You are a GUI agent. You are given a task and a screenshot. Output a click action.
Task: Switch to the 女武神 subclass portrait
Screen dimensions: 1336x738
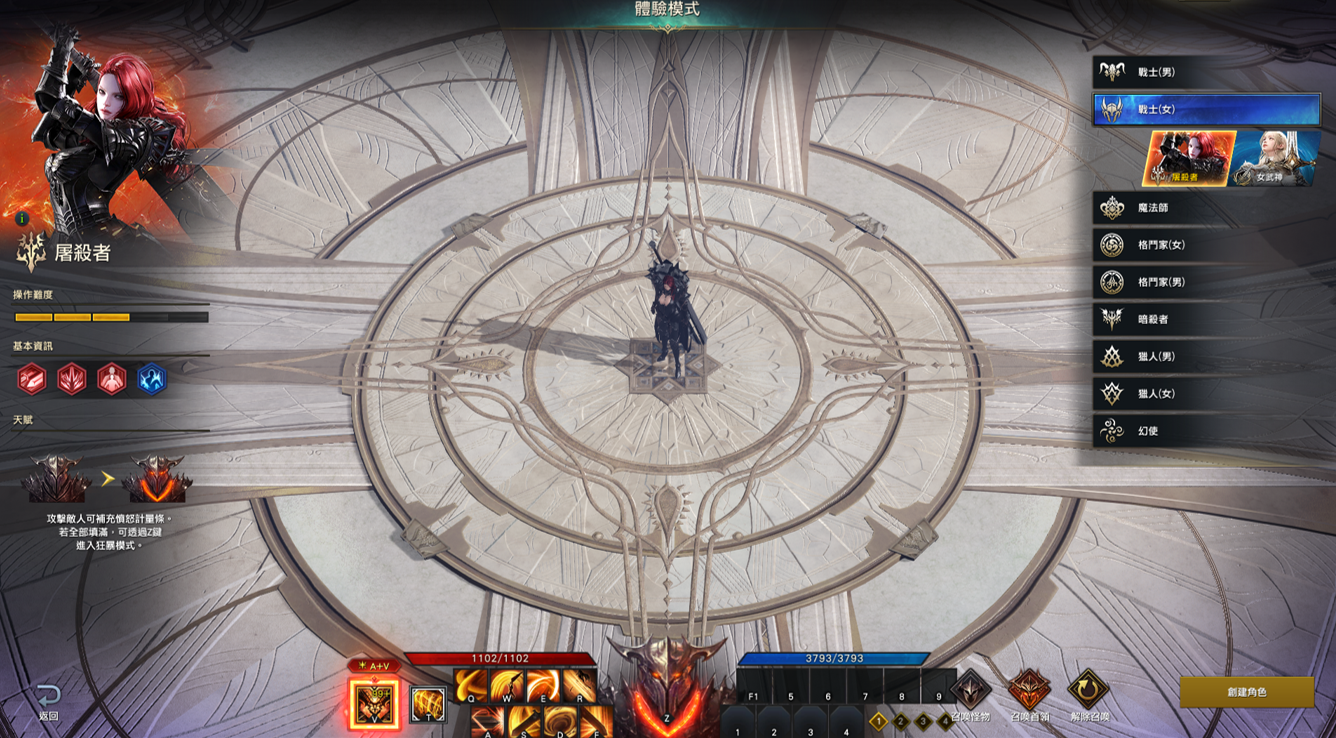(x=1273, y=158)
